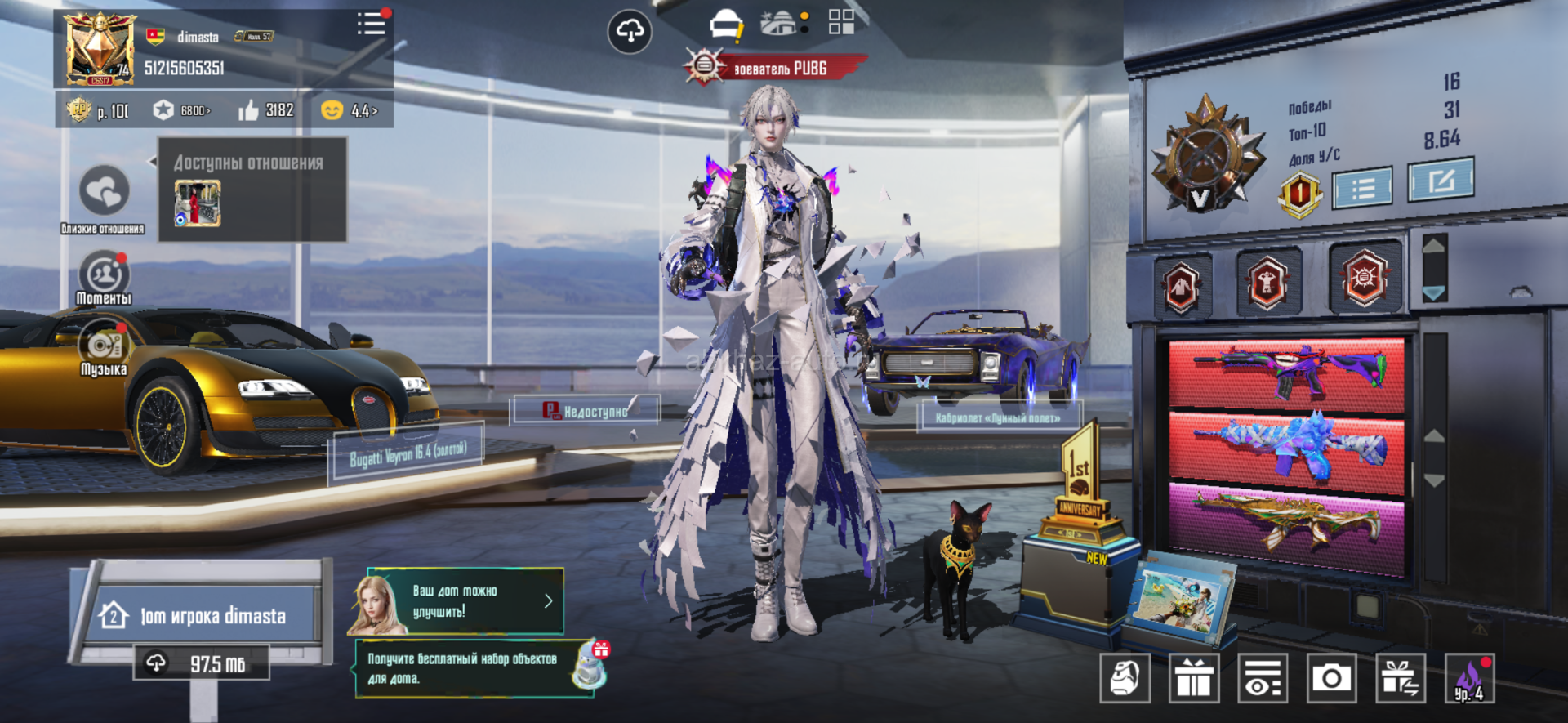
Task: Download the 97.5 Мб resource pack
Action: pyautogui.click(x=202, y=663)
